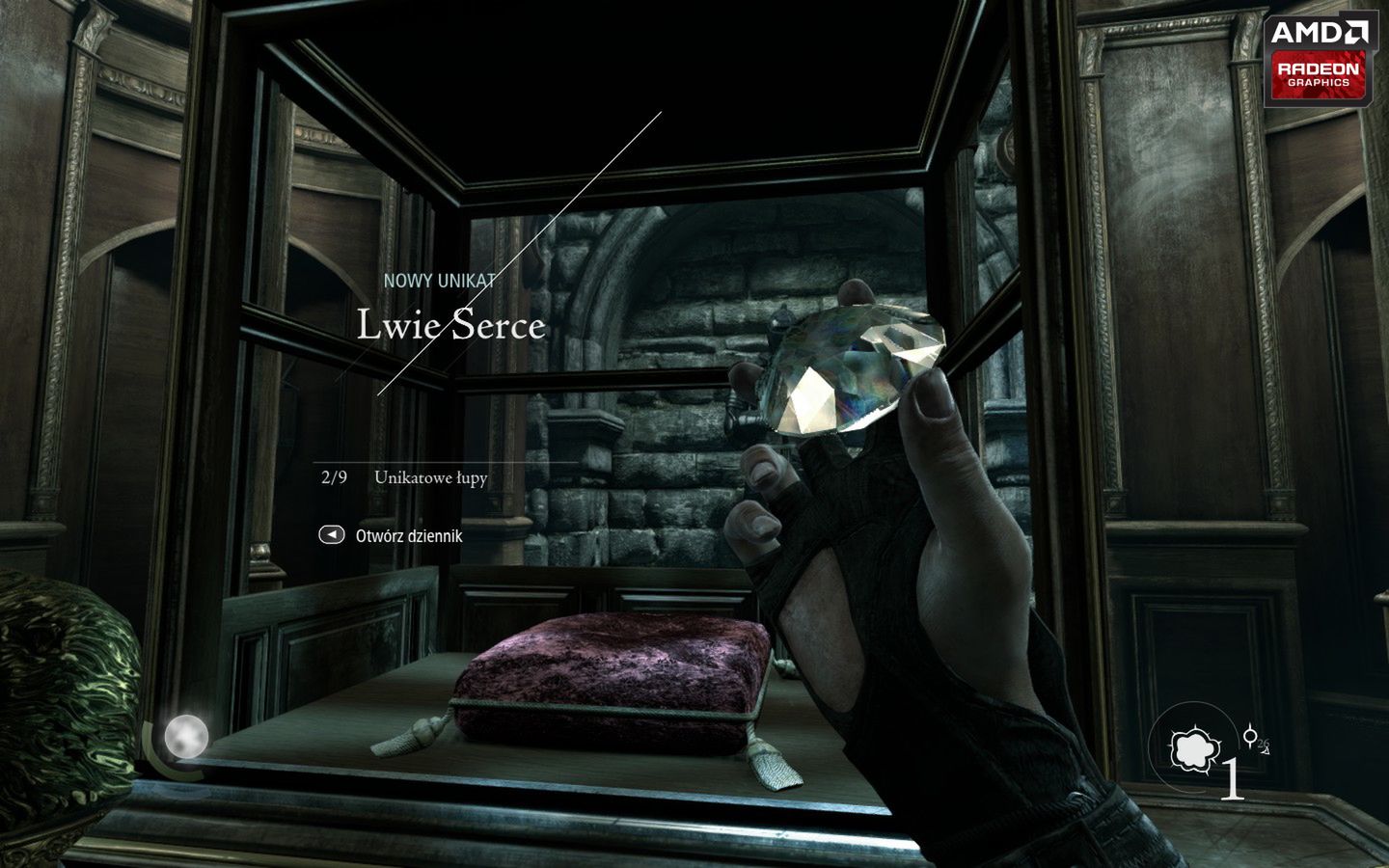1389x868 pixels.
Task: Select the equipped arrow icon with count 1
Action: (1194, 749)
